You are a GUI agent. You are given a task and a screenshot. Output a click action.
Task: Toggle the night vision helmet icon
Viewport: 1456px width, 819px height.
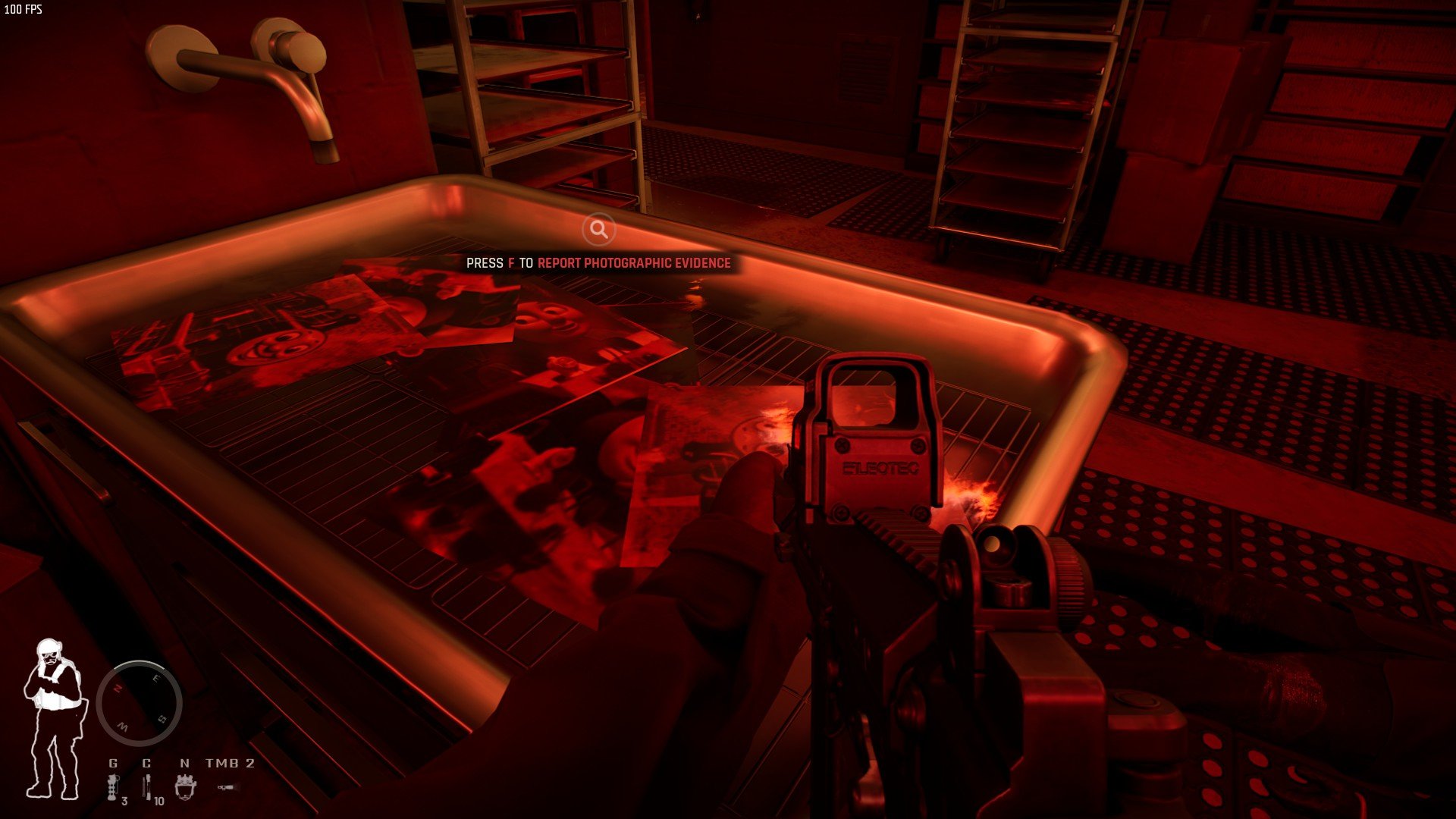185,786
